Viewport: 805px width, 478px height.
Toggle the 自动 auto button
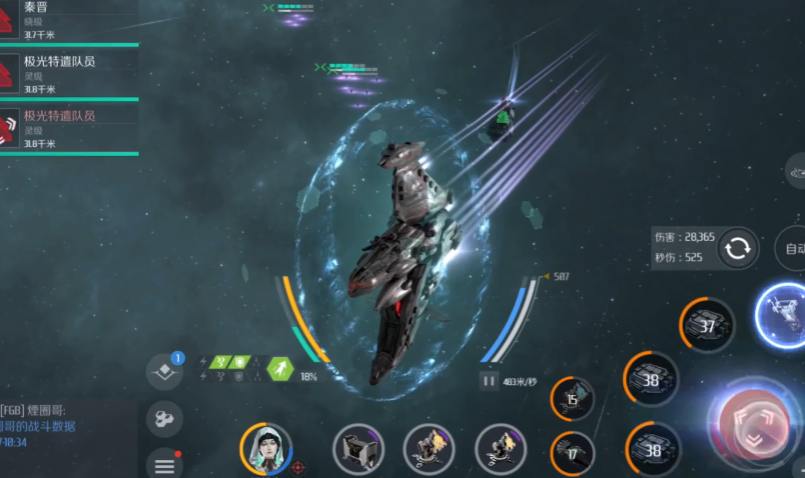[x=792, y=249]
